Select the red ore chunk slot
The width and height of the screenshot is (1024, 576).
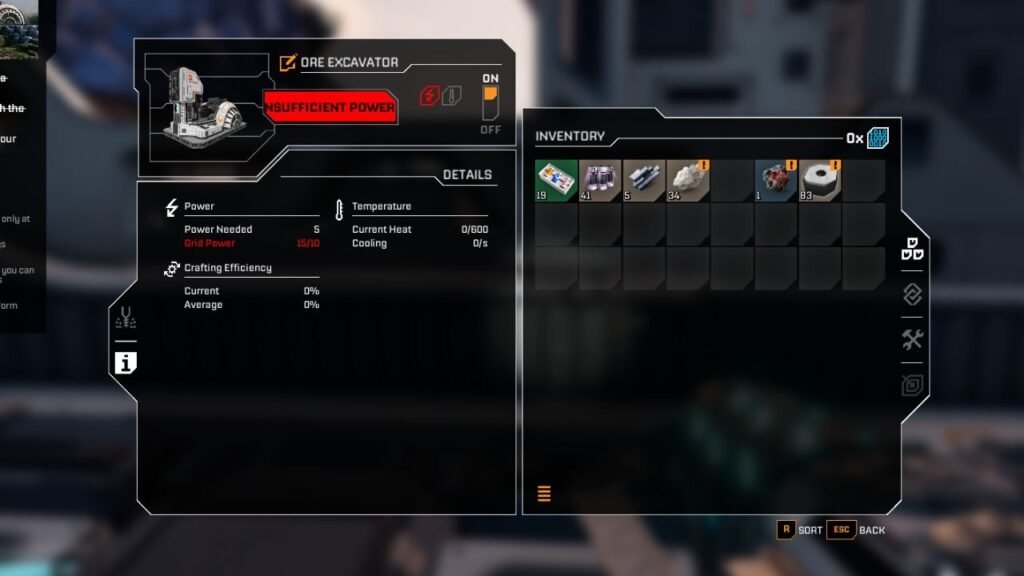point(776,181)
